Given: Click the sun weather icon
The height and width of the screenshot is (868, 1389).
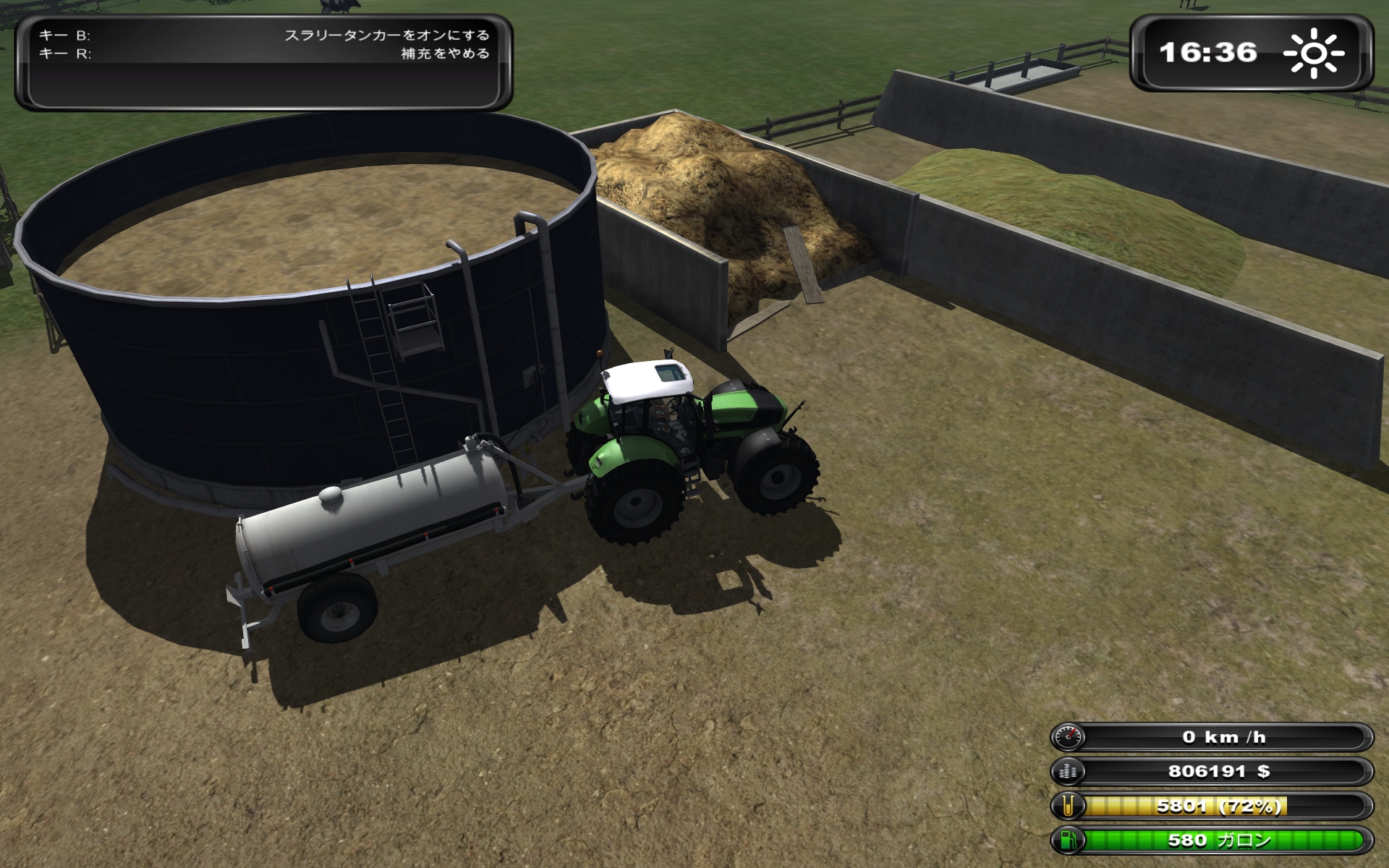Looking at the screenshot, I should pyautogui.click(x=1313, y=53).
